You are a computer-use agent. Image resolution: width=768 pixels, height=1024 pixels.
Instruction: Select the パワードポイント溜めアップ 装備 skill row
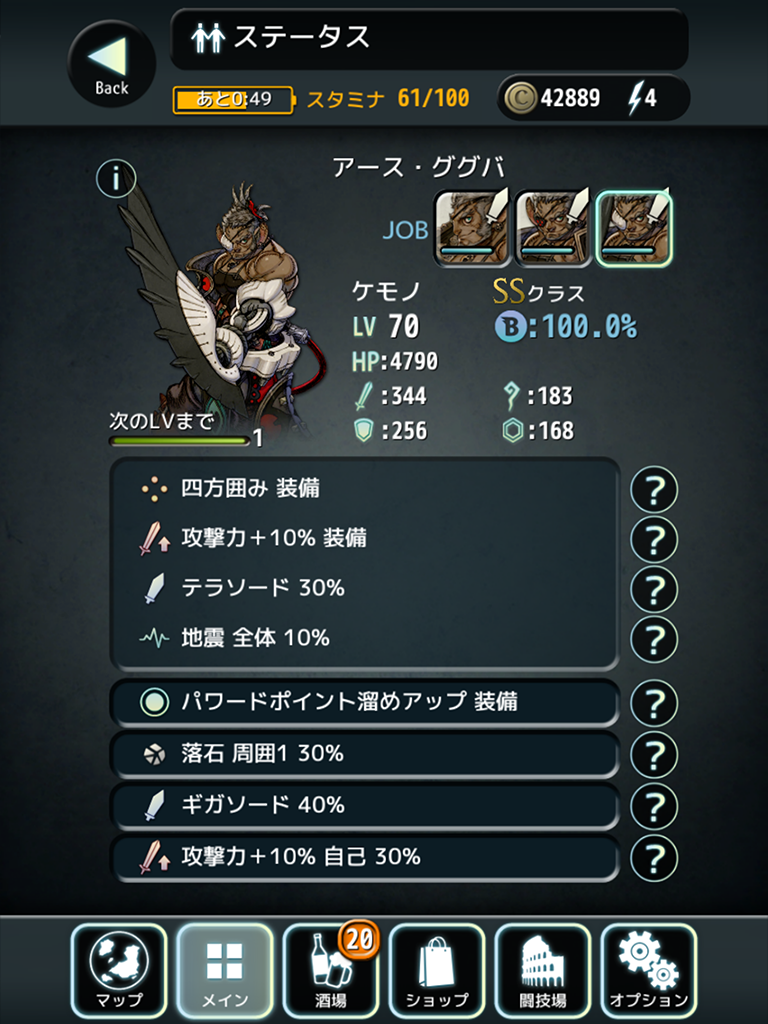point(365,703)
